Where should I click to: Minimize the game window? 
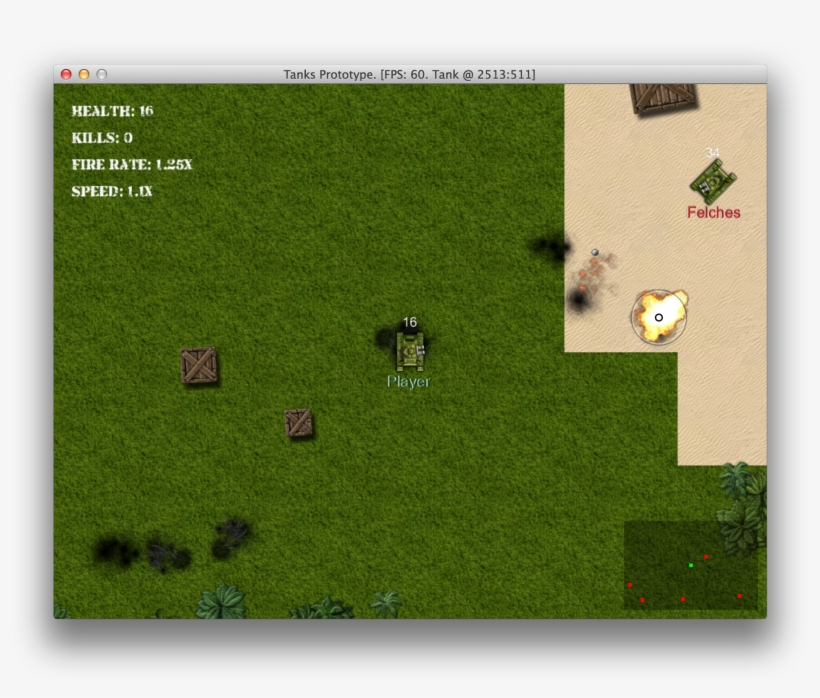click(84, 75)
